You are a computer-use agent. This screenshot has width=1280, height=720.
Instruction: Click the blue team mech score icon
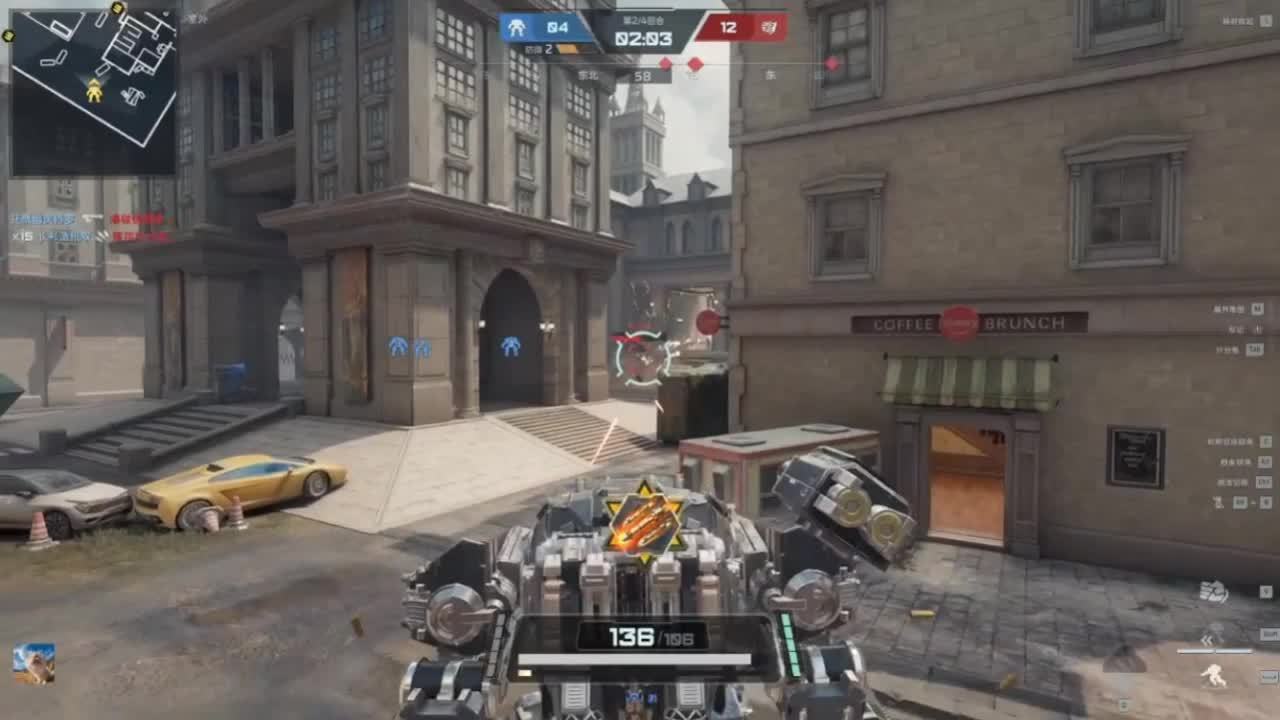pos(517,28)
